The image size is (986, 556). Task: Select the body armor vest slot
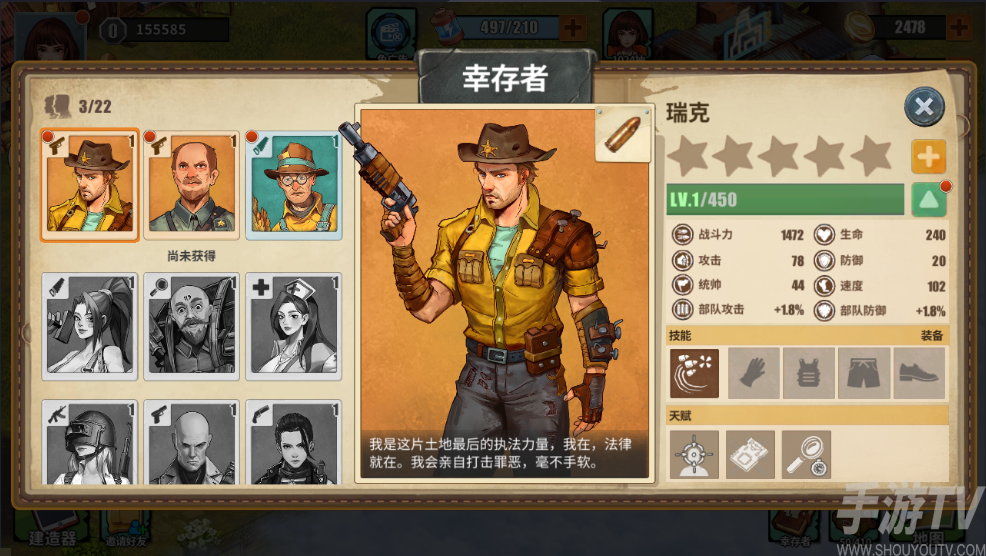(x=808, y=373)
